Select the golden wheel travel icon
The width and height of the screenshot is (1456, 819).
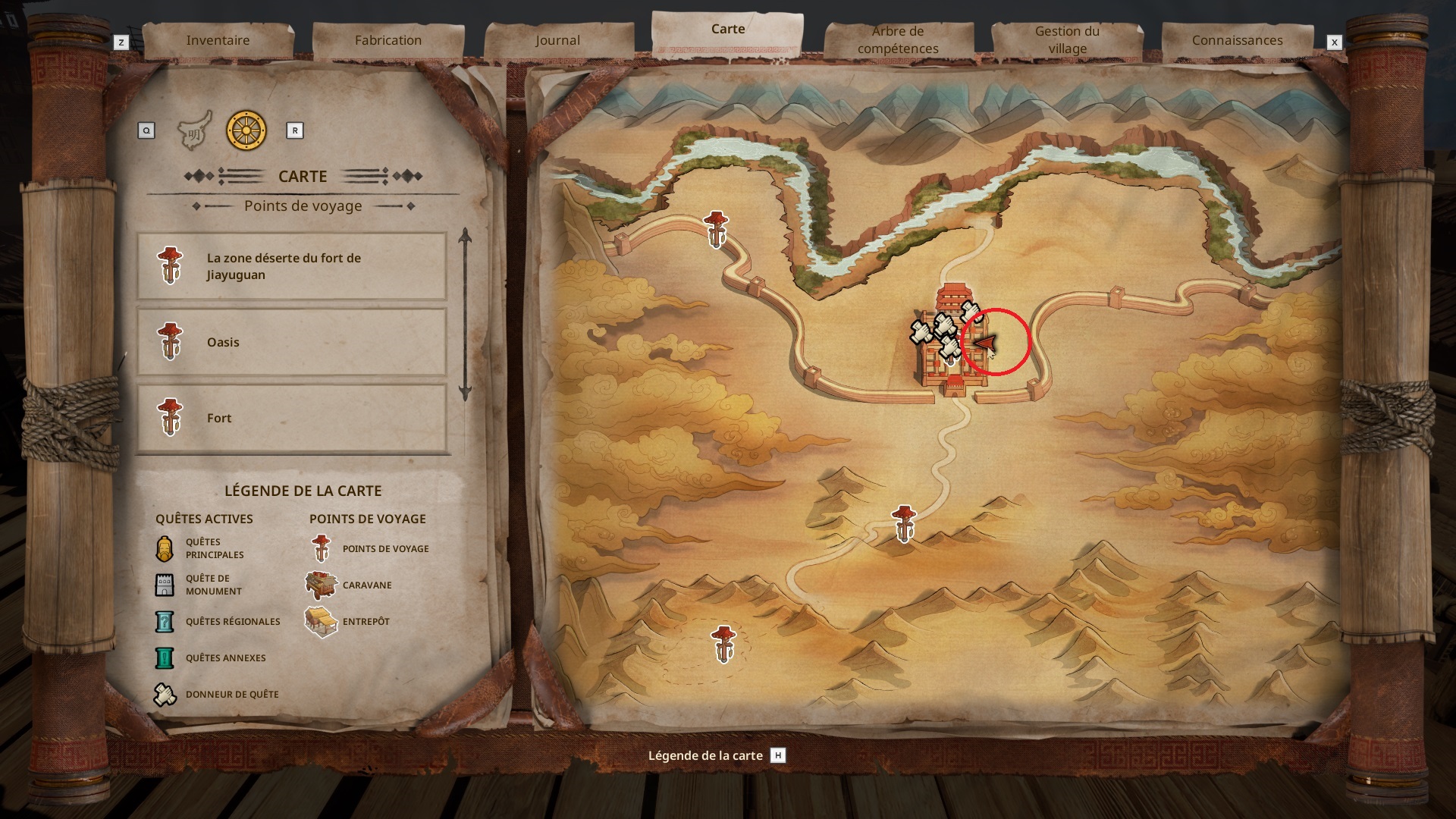coord(246,130)
